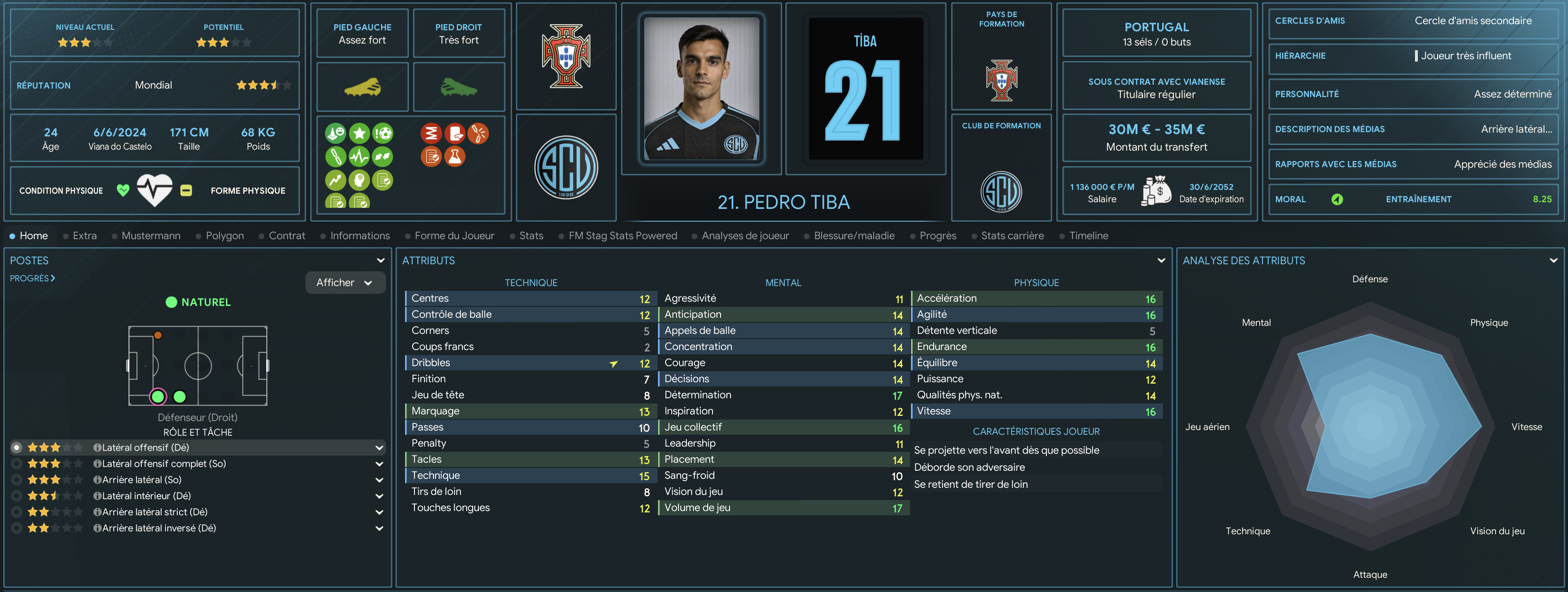Switch to the Timeline tab
This screenshot has height=592, width=1568.
click(x=1088, y=235)
